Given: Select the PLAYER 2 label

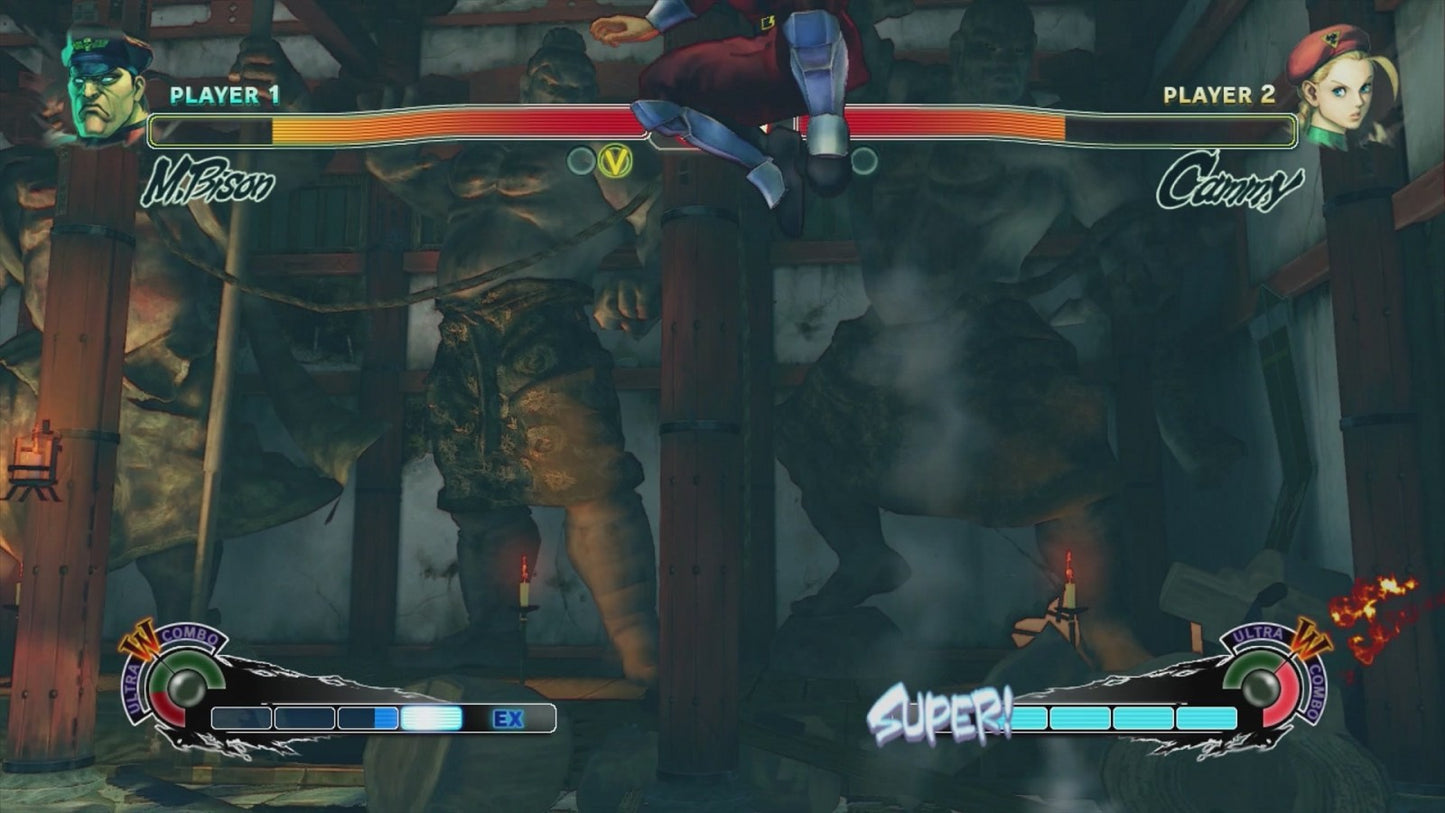Looking at the screenshot, I should coord(1218,96).
